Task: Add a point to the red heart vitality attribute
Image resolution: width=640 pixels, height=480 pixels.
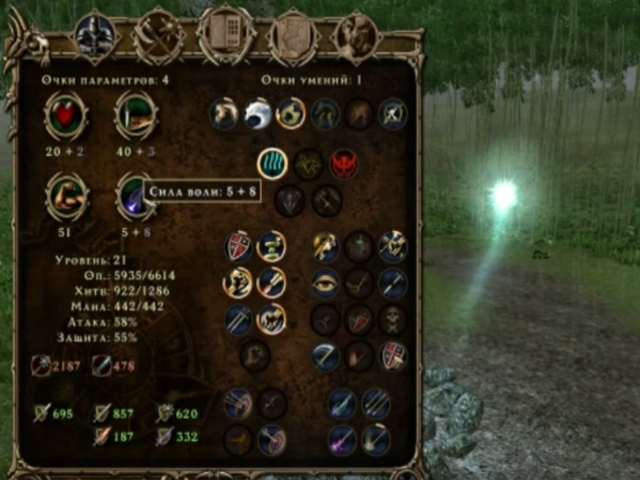Action: coord(66,116)
